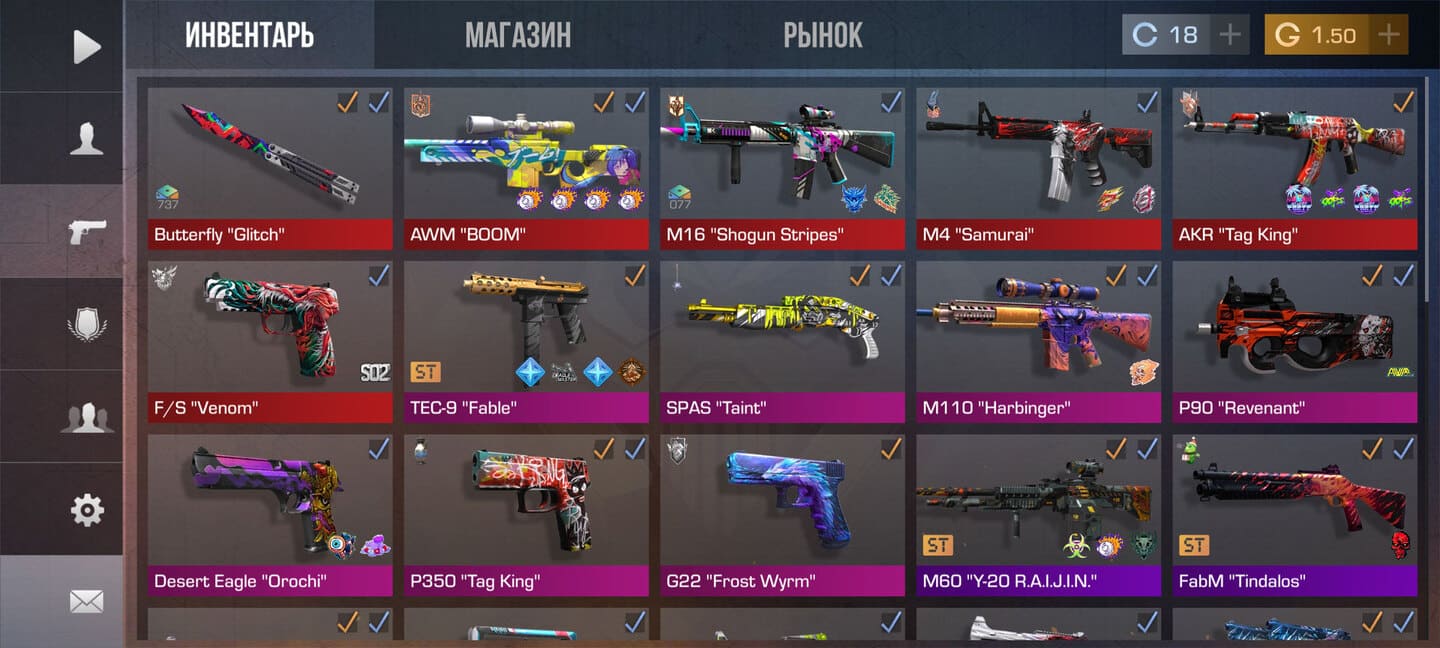Open settings with the gear icon
Image resolution: width=1440 pixels, height=648 pixels.
87,510
